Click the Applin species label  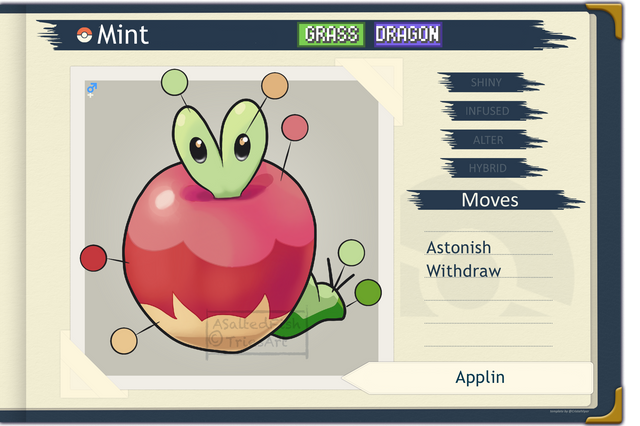[x=480, y=378]
